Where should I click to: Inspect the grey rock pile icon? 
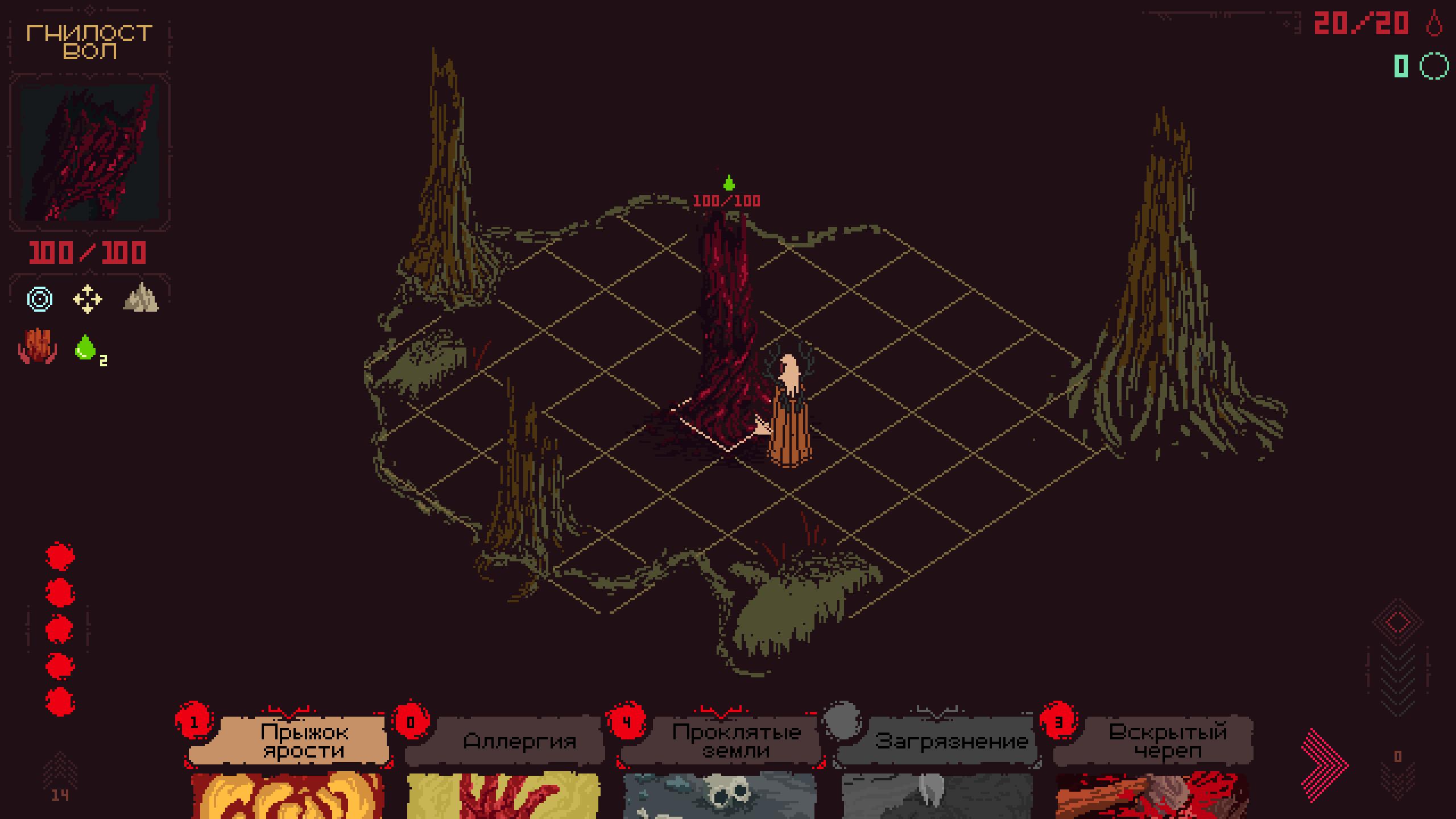pos(141,298)
